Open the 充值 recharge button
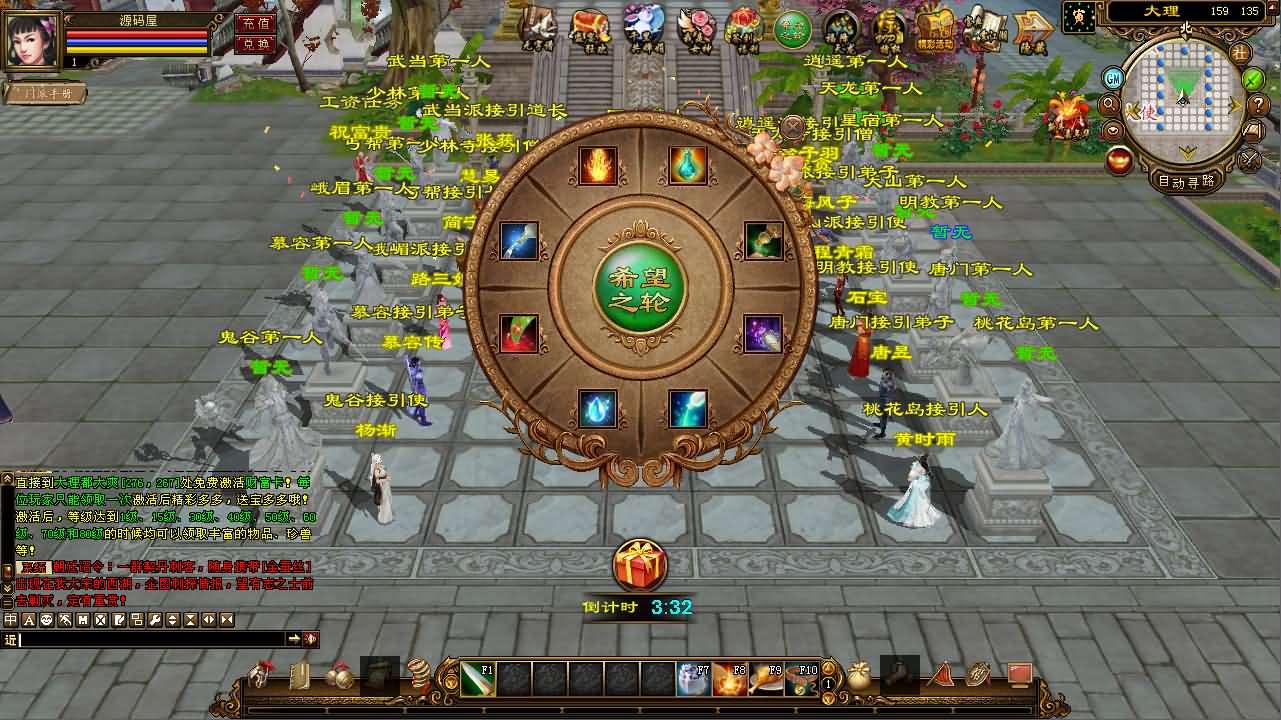Viewport: 1281px width, 720px height. click(255, 23)
